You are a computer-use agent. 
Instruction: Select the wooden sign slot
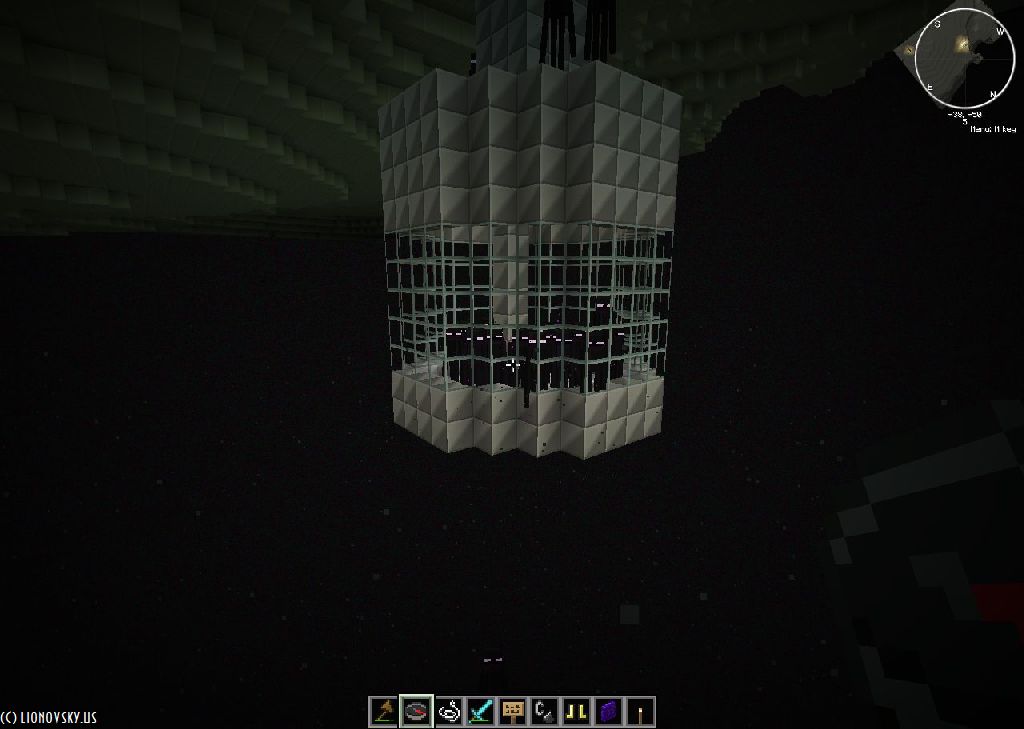tap(513, 711)
